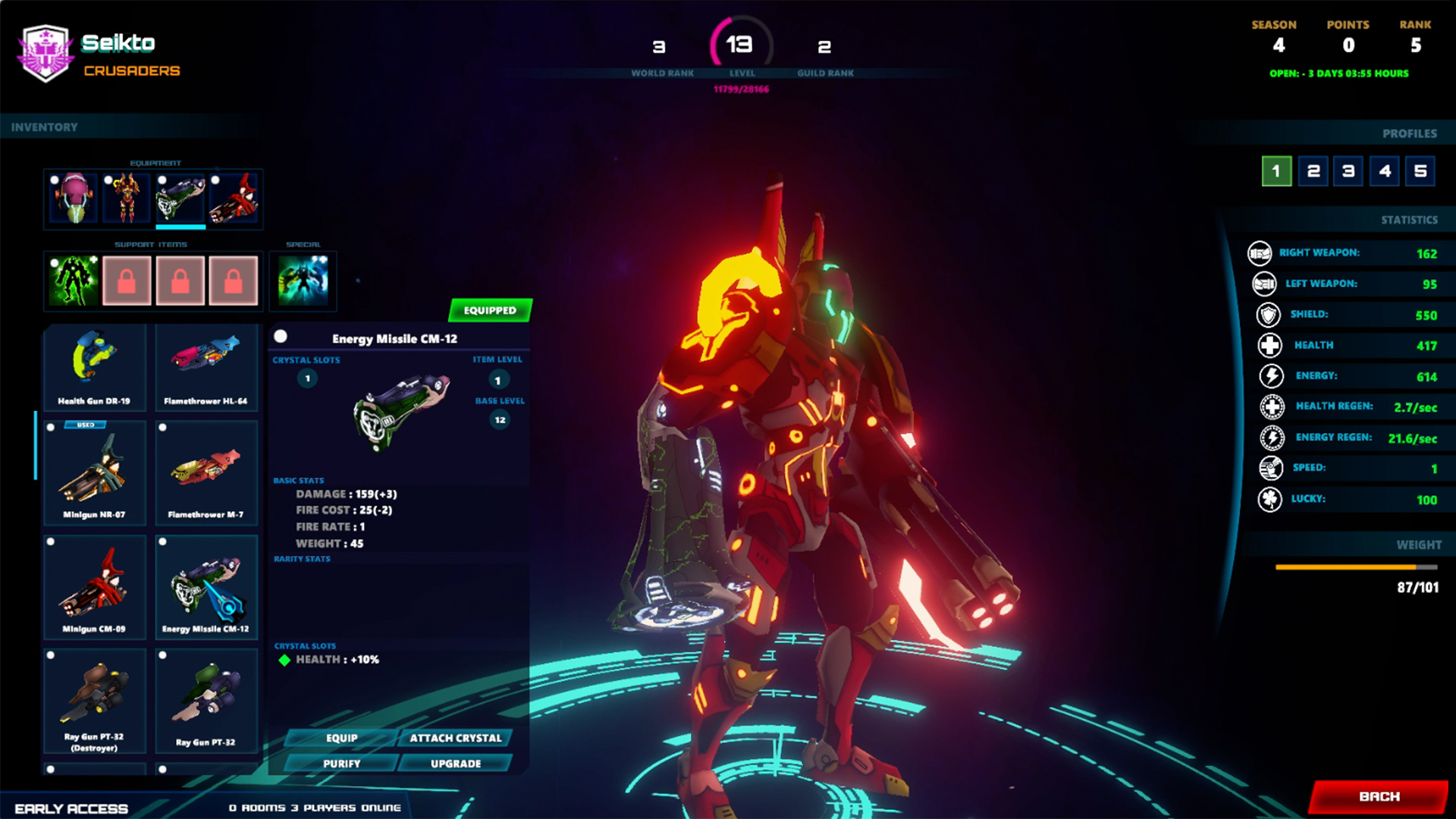Select the Flamethrower M-7 item
Screen dimensions: 1456x819
pyautogui.click(x=206, y=473)
